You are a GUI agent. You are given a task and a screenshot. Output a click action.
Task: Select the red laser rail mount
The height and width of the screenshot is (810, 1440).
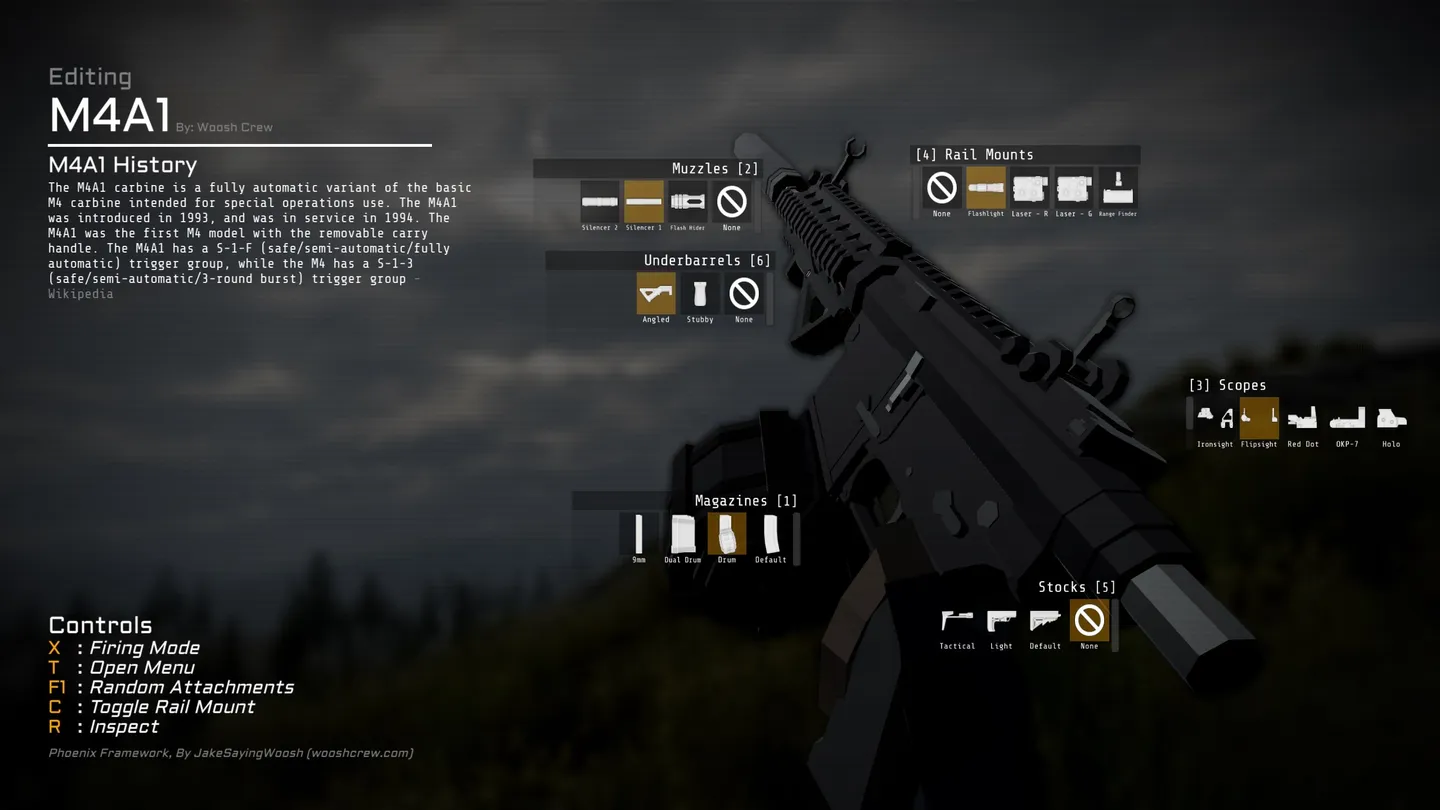[x=1030, y=188]
